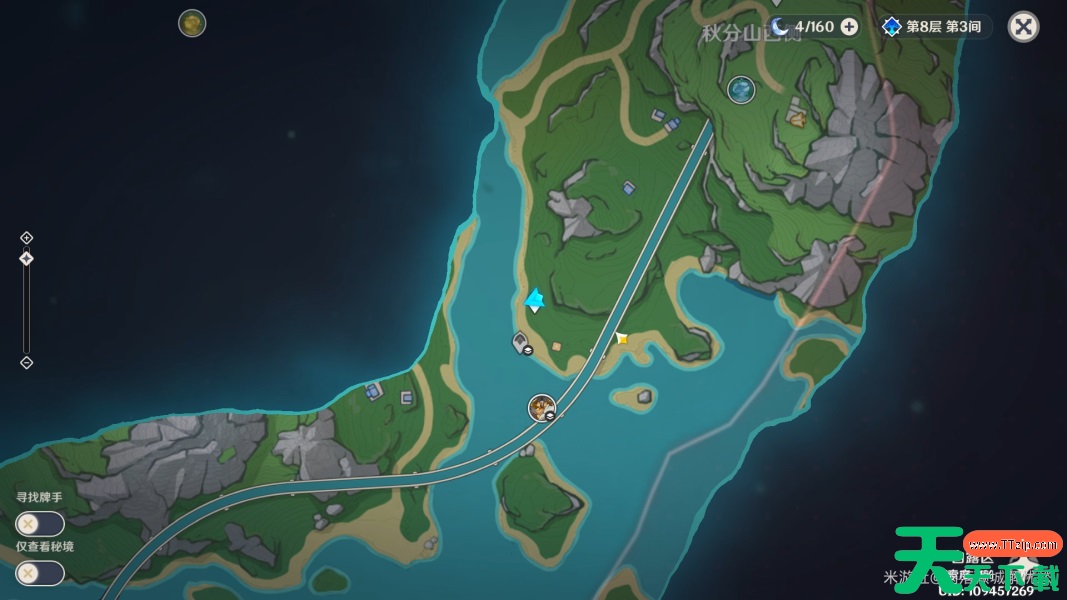
Task: Zoom the map out with the minus diamond
Action: (x=27, y=362)
